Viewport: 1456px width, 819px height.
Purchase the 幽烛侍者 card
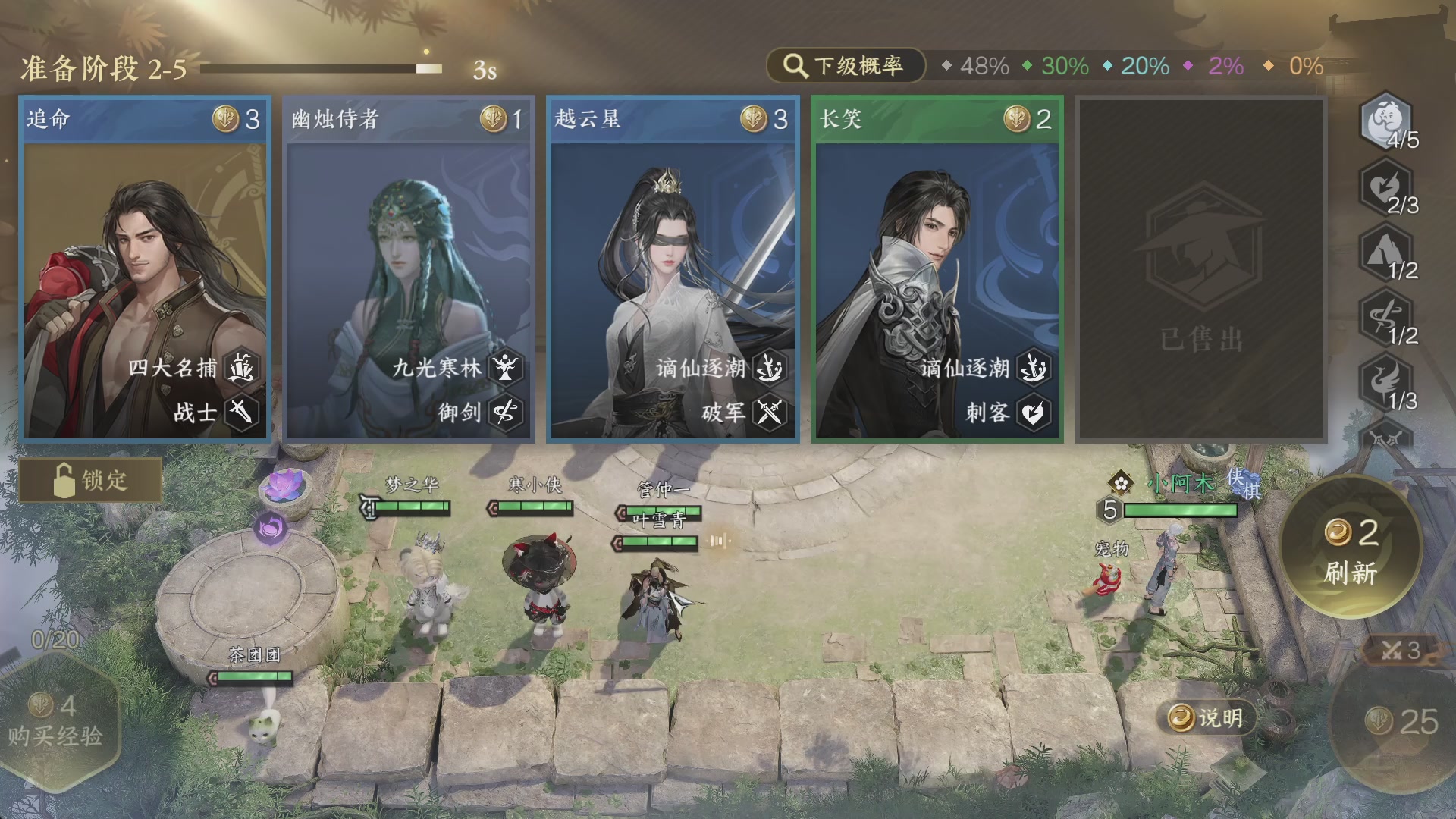[x=409, y=269]
